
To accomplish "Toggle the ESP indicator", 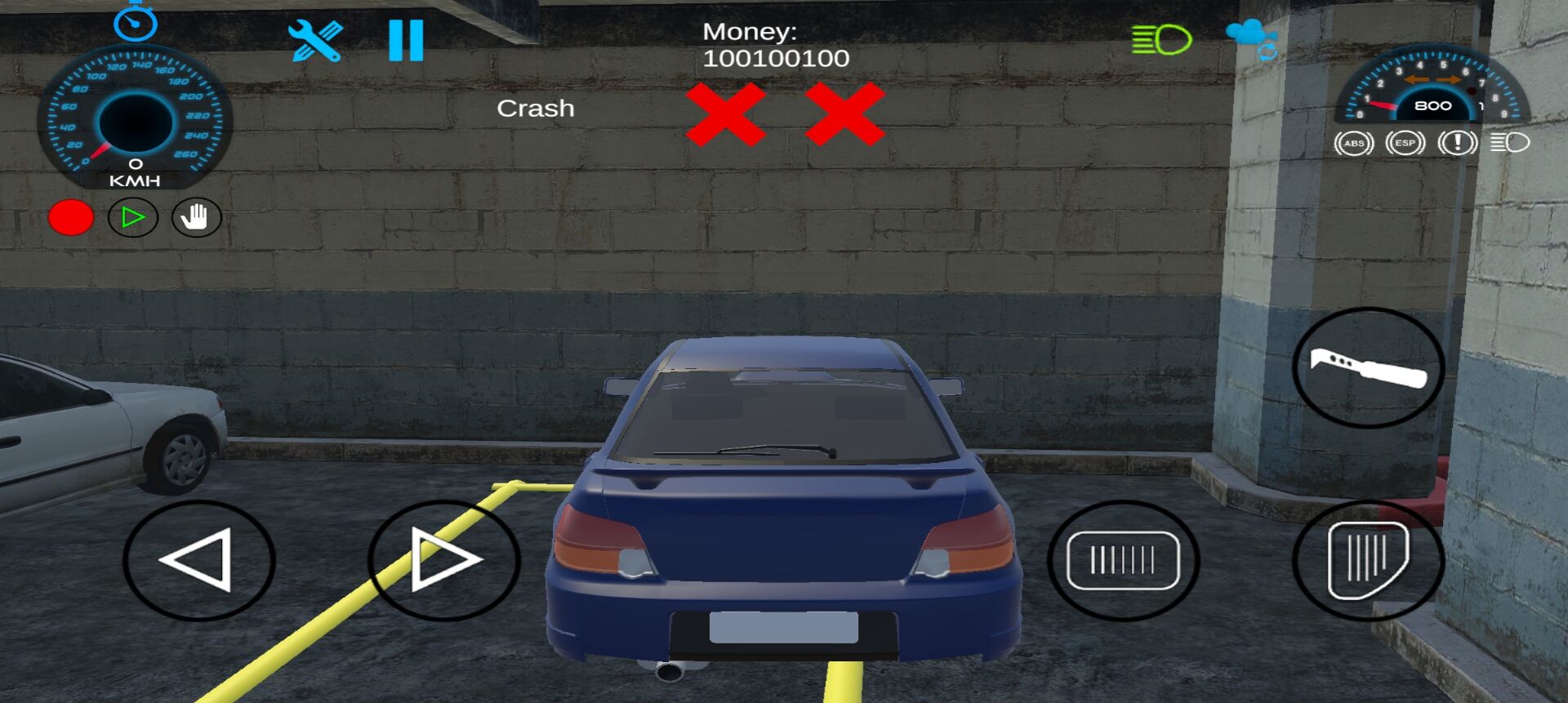I will pyautogui.click(x=1405, y=144).
